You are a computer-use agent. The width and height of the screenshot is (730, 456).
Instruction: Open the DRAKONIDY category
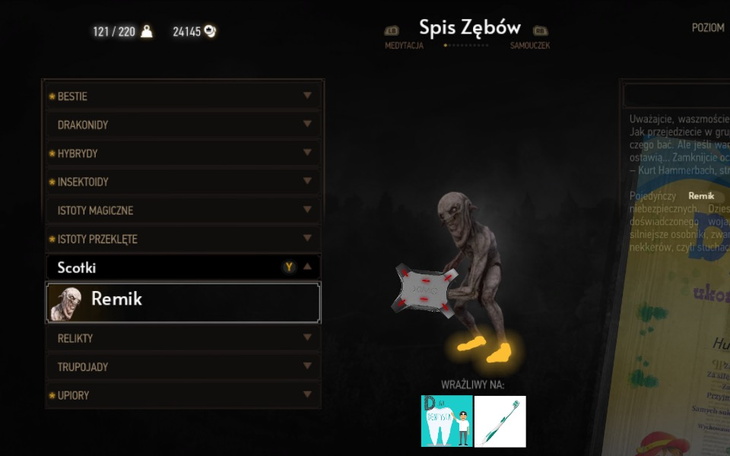click(182, 125)
